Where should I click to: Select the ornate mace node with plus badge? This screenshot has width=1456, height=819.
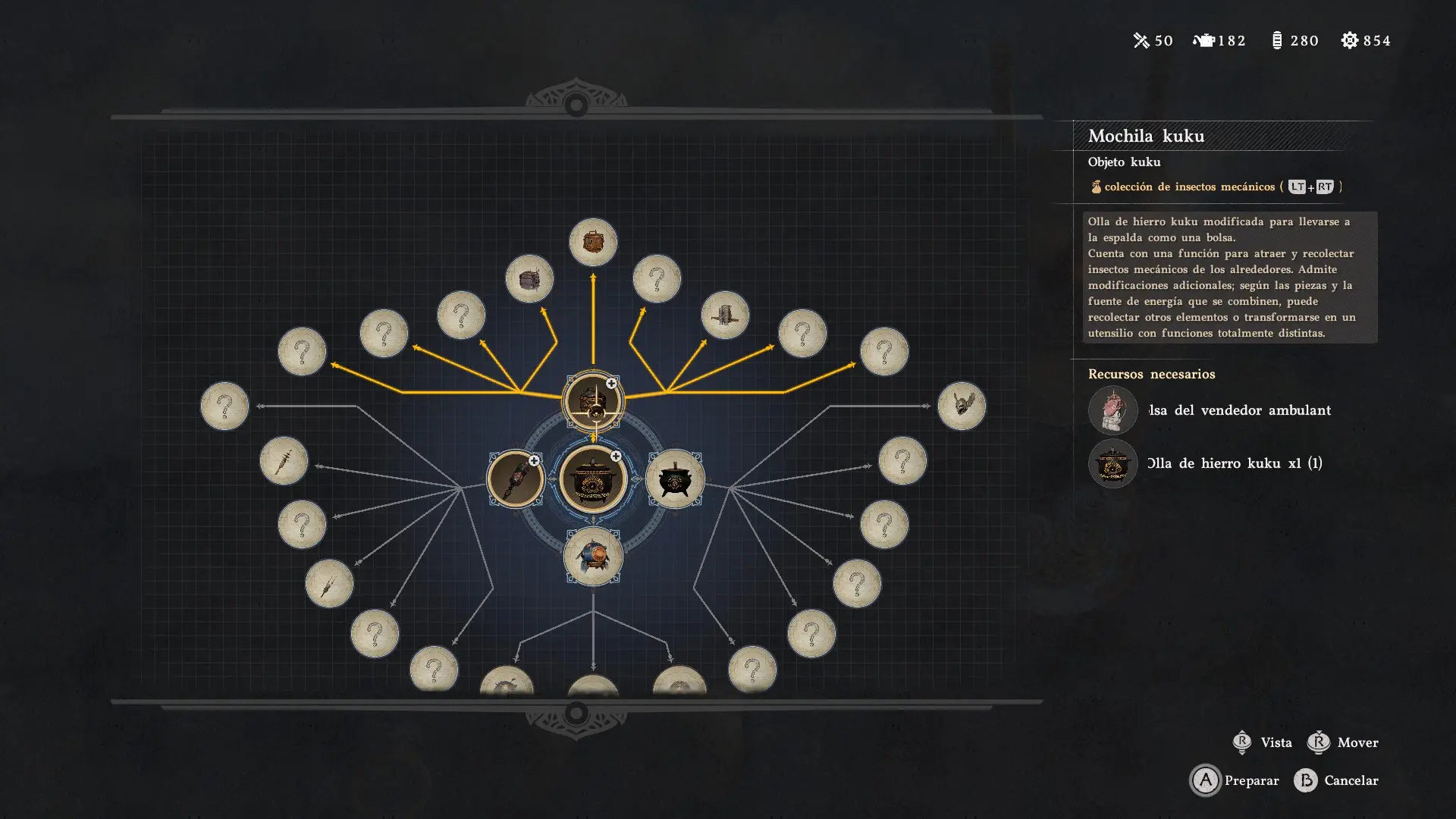click(515, 479)
